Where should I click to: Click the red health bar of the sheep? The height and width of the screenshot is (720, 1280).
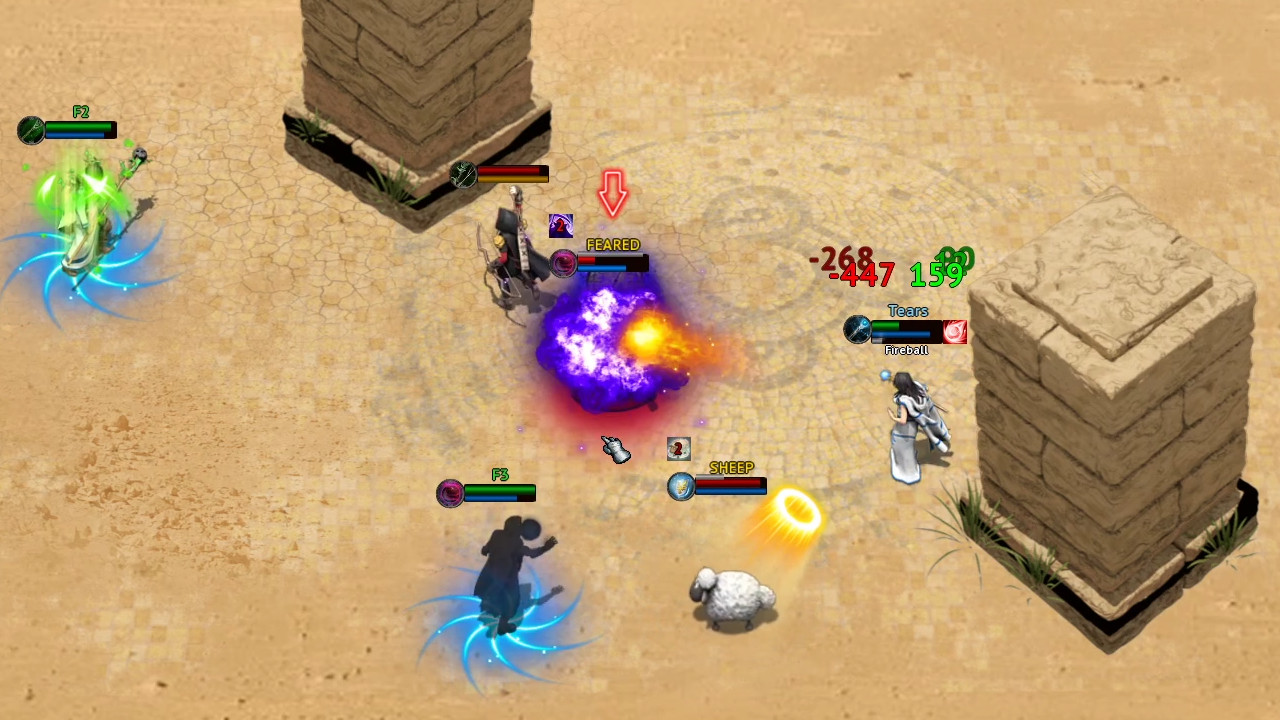[730, 485]
